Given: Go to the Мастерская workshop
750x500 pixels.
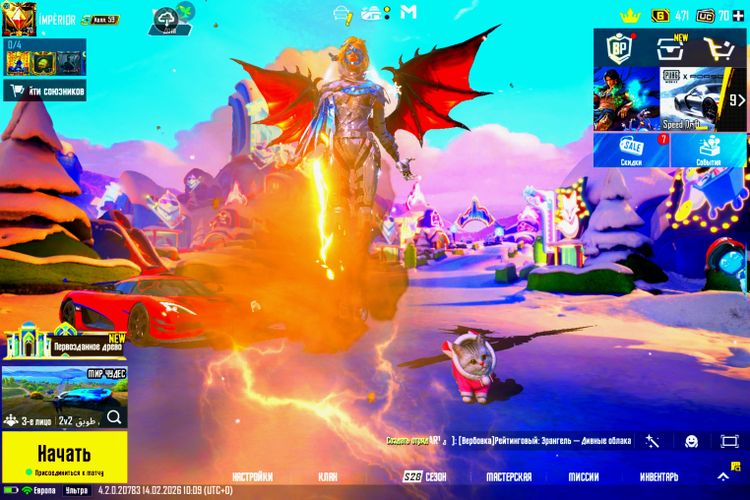Looking at the screenshot, I should point(509,477).
